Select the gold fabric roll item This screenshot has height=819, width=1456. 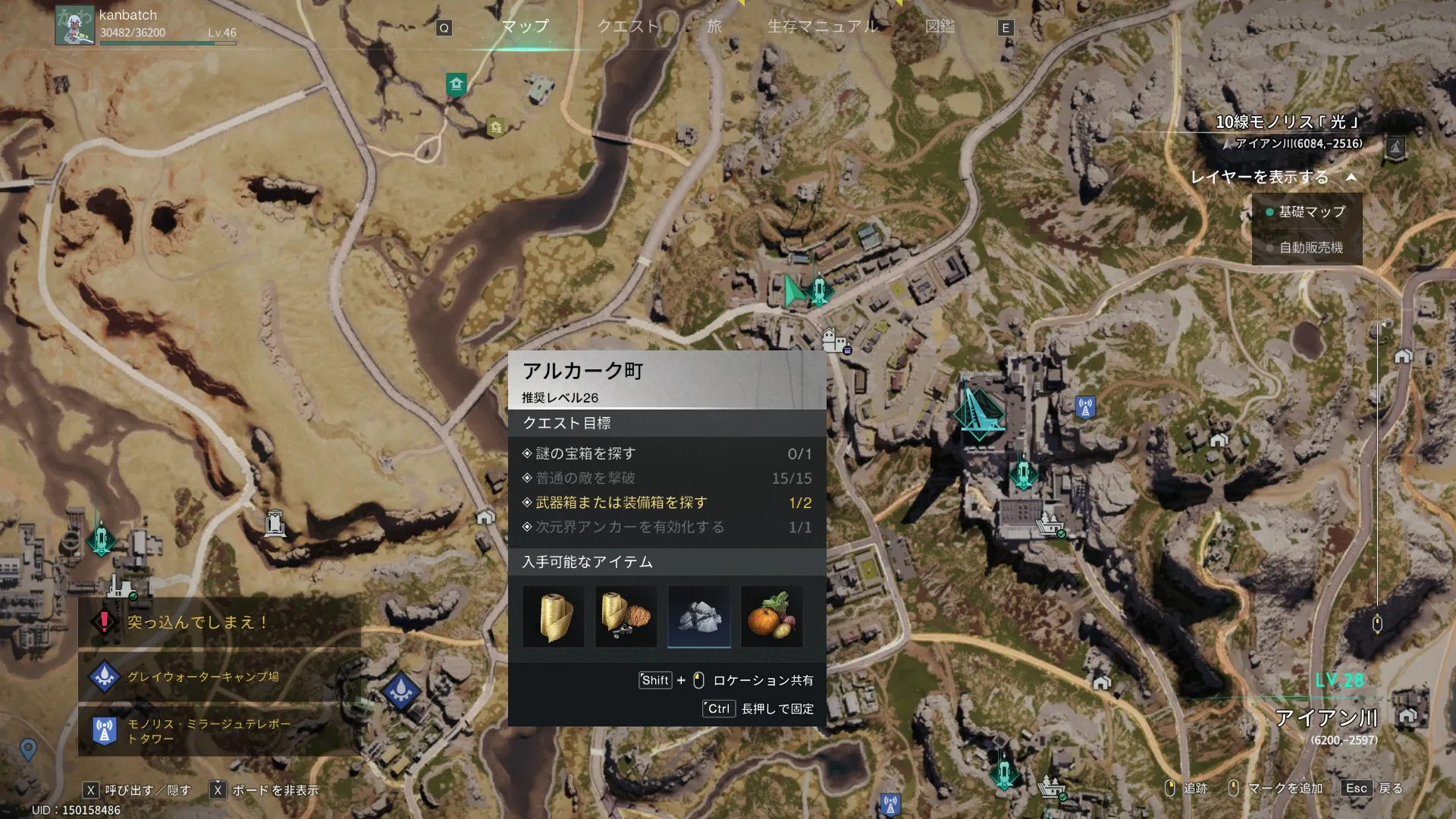point(554,617)
